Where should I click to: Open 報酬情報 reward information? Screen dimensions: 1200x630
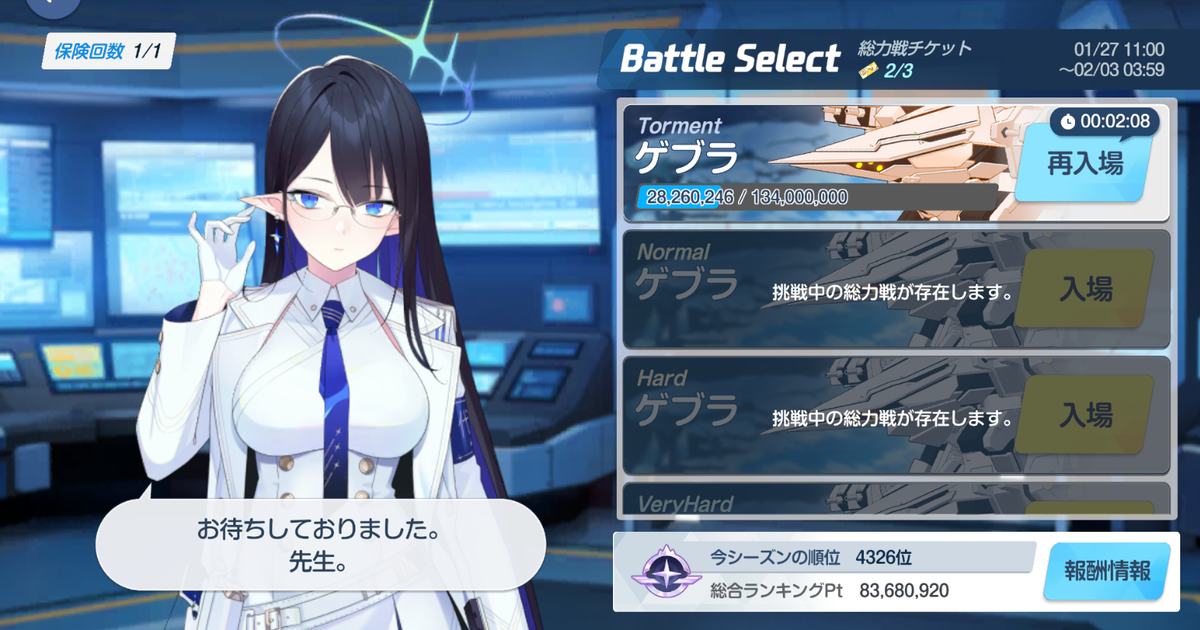pyautogui.click(x=1105, y=572)
